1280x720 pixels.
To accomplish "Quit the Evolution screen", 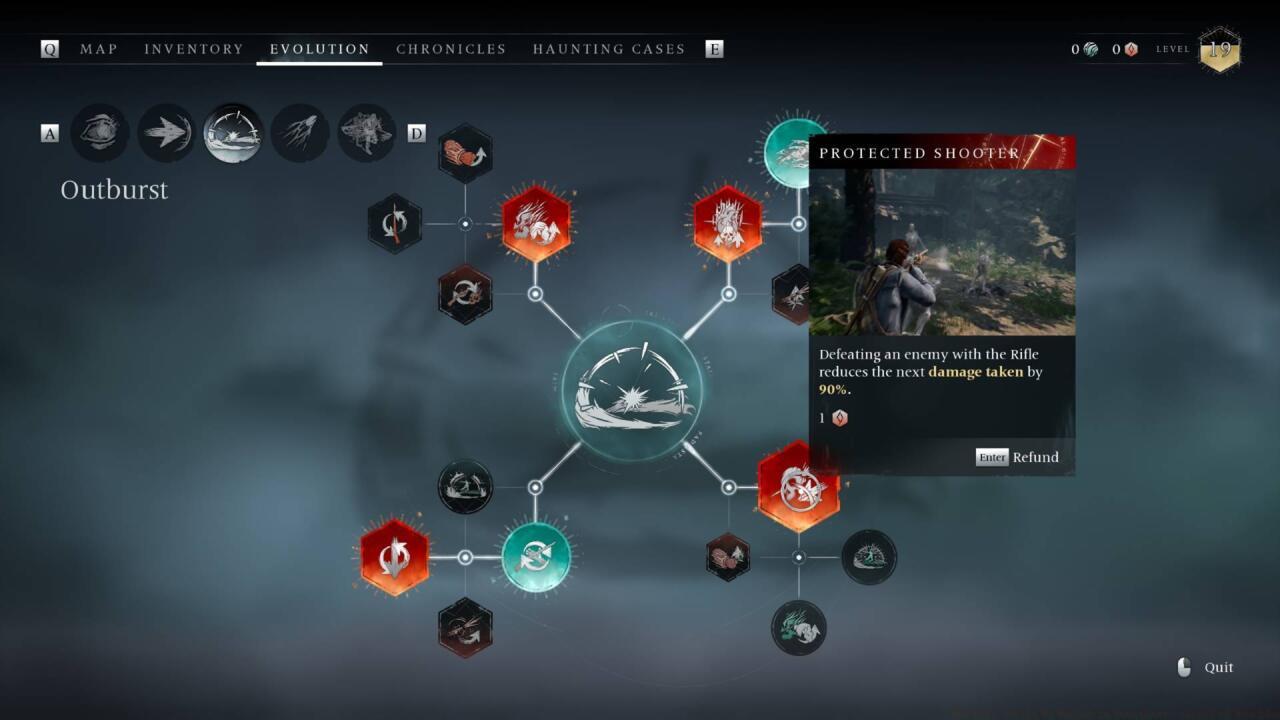I will coord(1207,668).
